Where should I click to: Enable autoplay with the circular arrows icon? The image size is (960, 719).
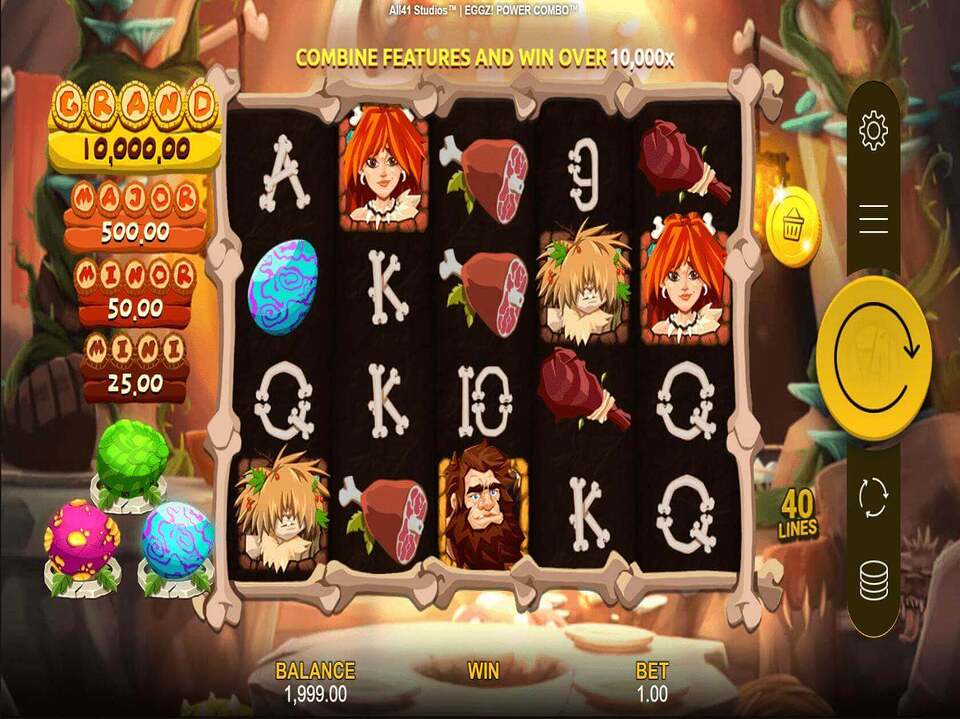pyautogui.click(x=873, y=497)
